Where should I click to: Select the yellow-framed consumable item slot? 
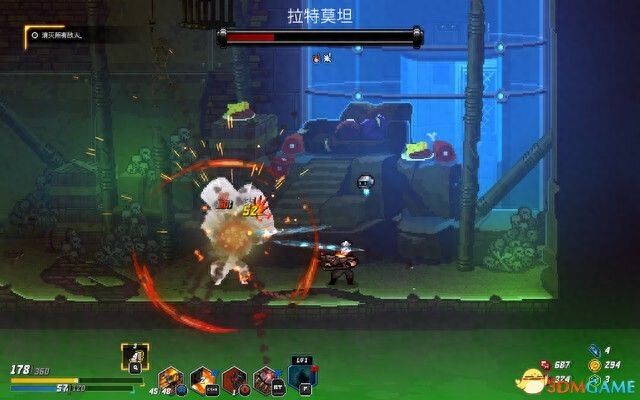coord(134,355)
